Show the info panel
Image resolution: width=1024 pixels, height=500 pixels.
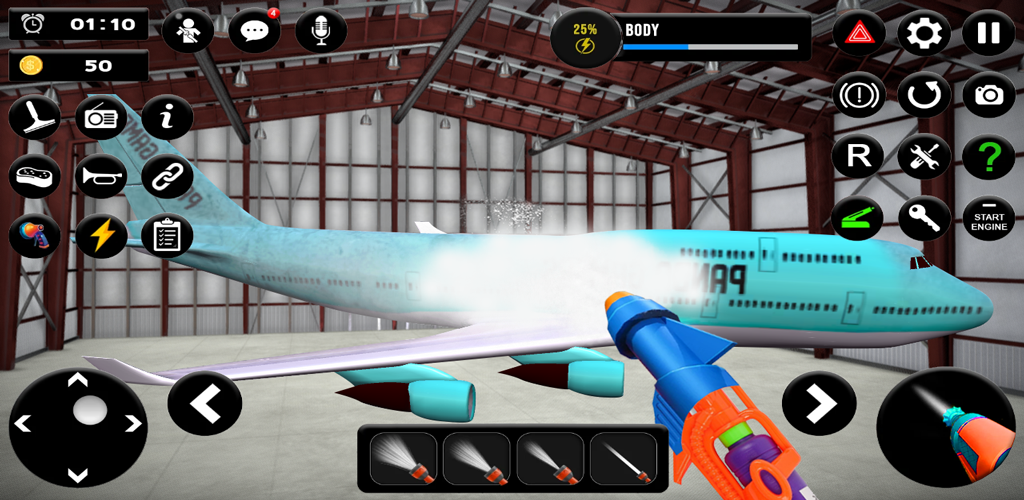(167, 118)
